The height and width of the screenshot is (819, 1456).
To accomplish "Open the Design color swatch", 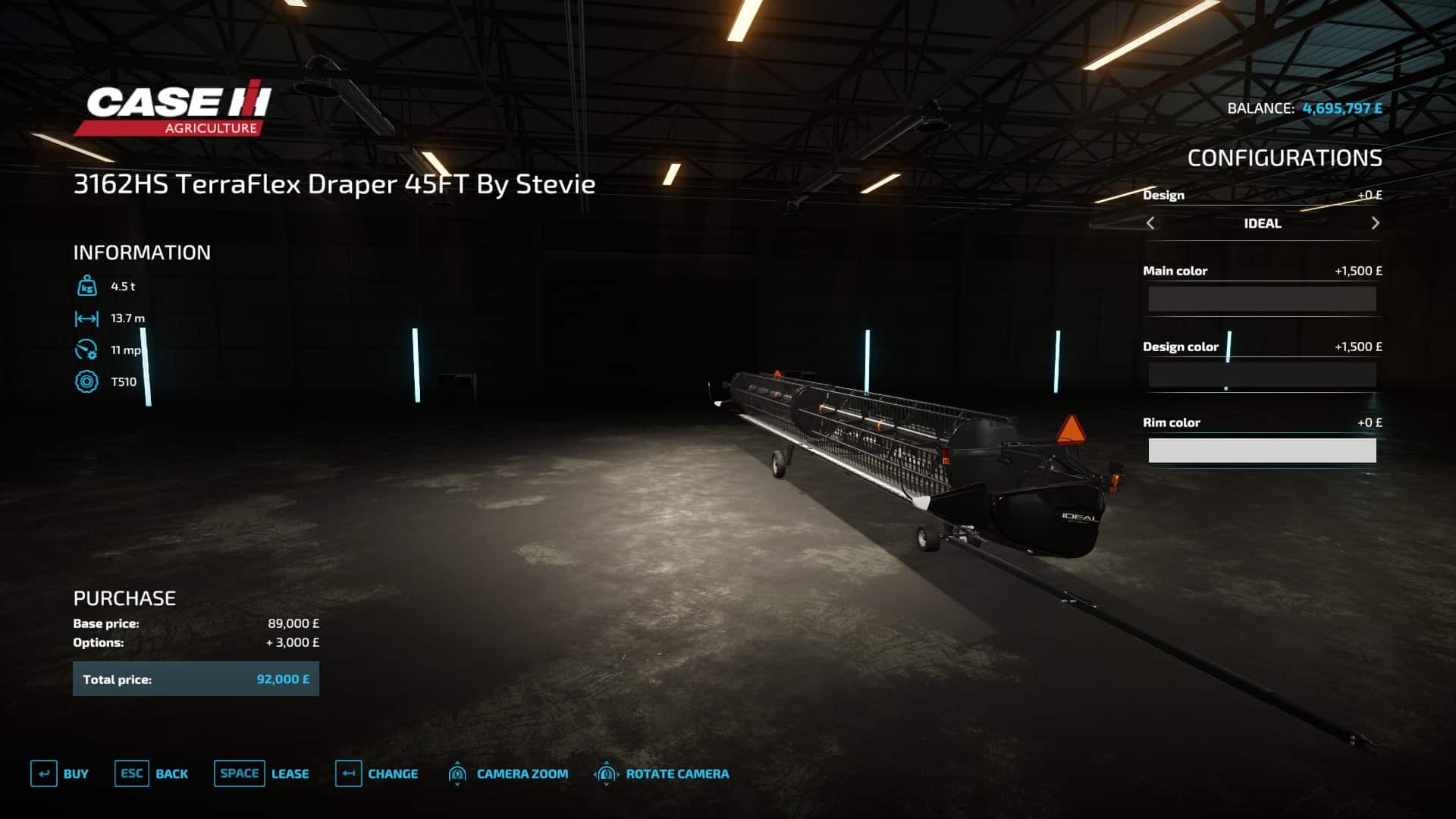I will coord(1262,375).
